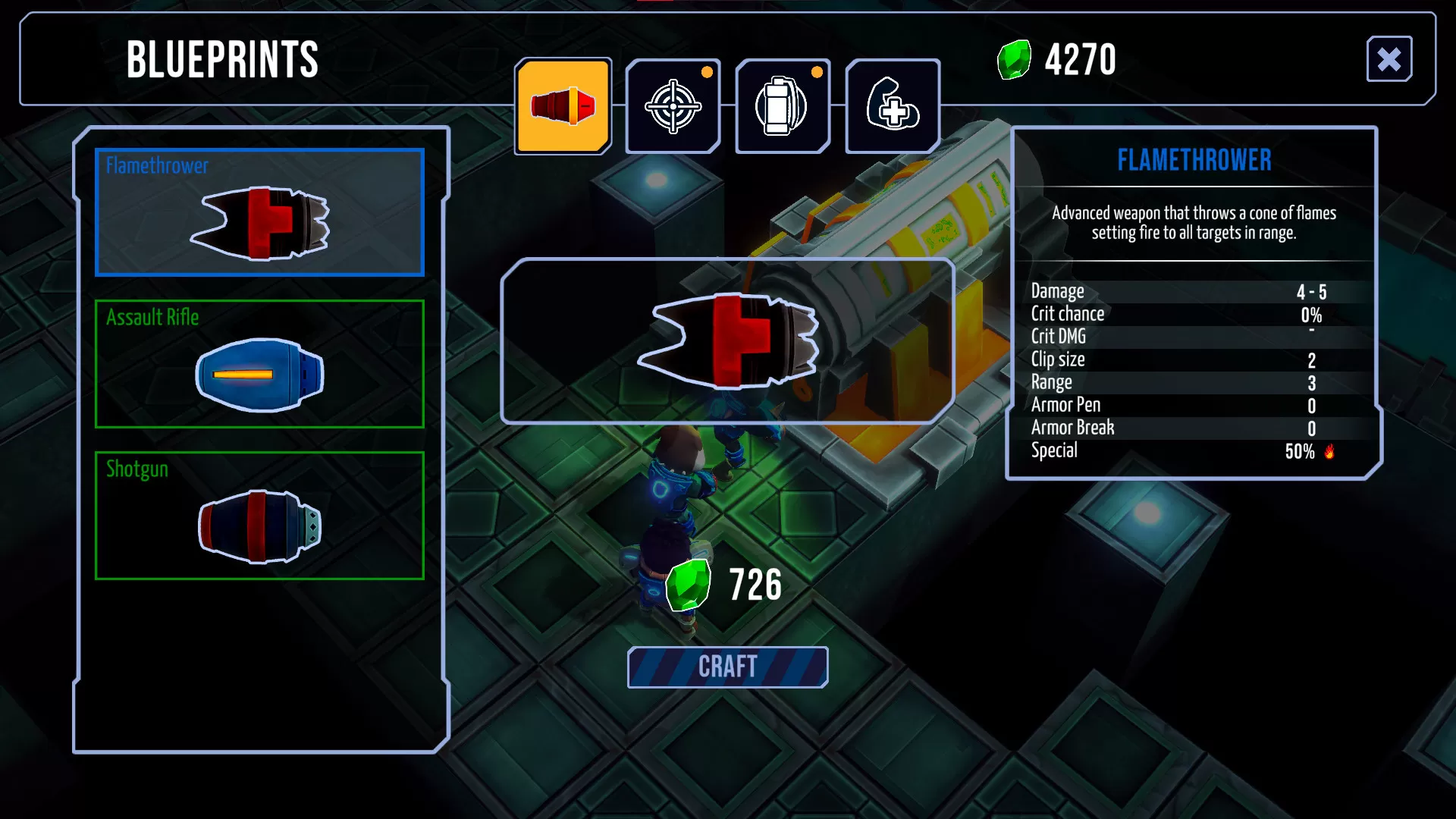Image resolution: width=1456 pixels, height=819 pixels.
Task: Open the medical arm tab
Action: tap(893, 106)
